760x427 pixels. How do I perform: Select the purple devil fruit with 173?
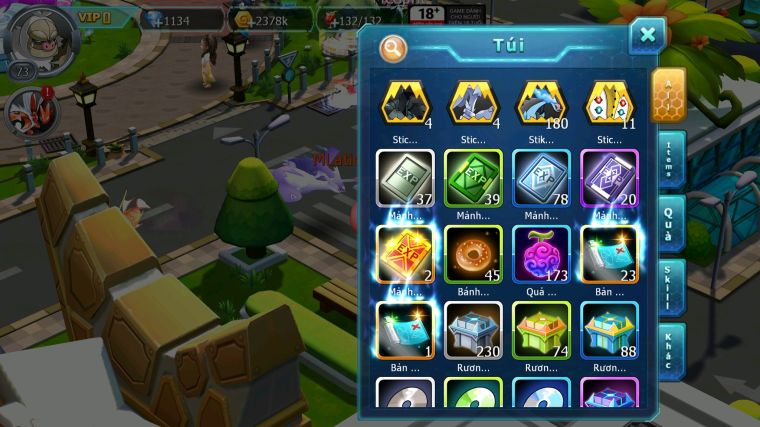541,254
